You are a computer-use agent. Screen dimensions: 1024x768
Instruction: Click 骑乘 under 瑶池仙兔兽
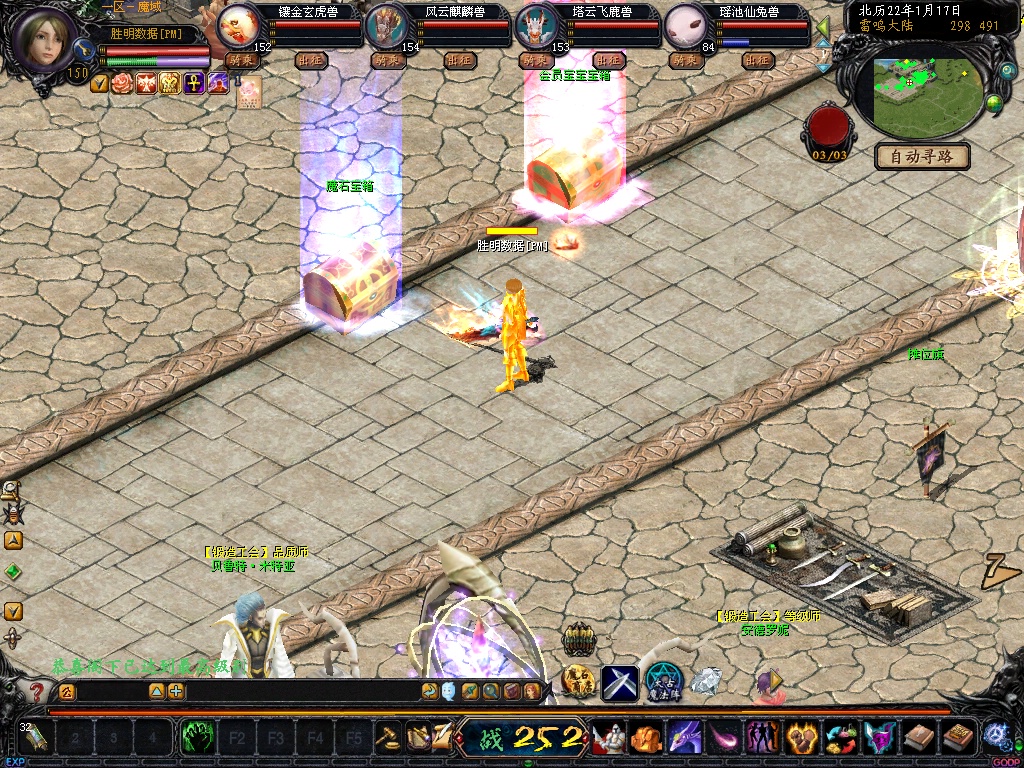click(685, 60)
